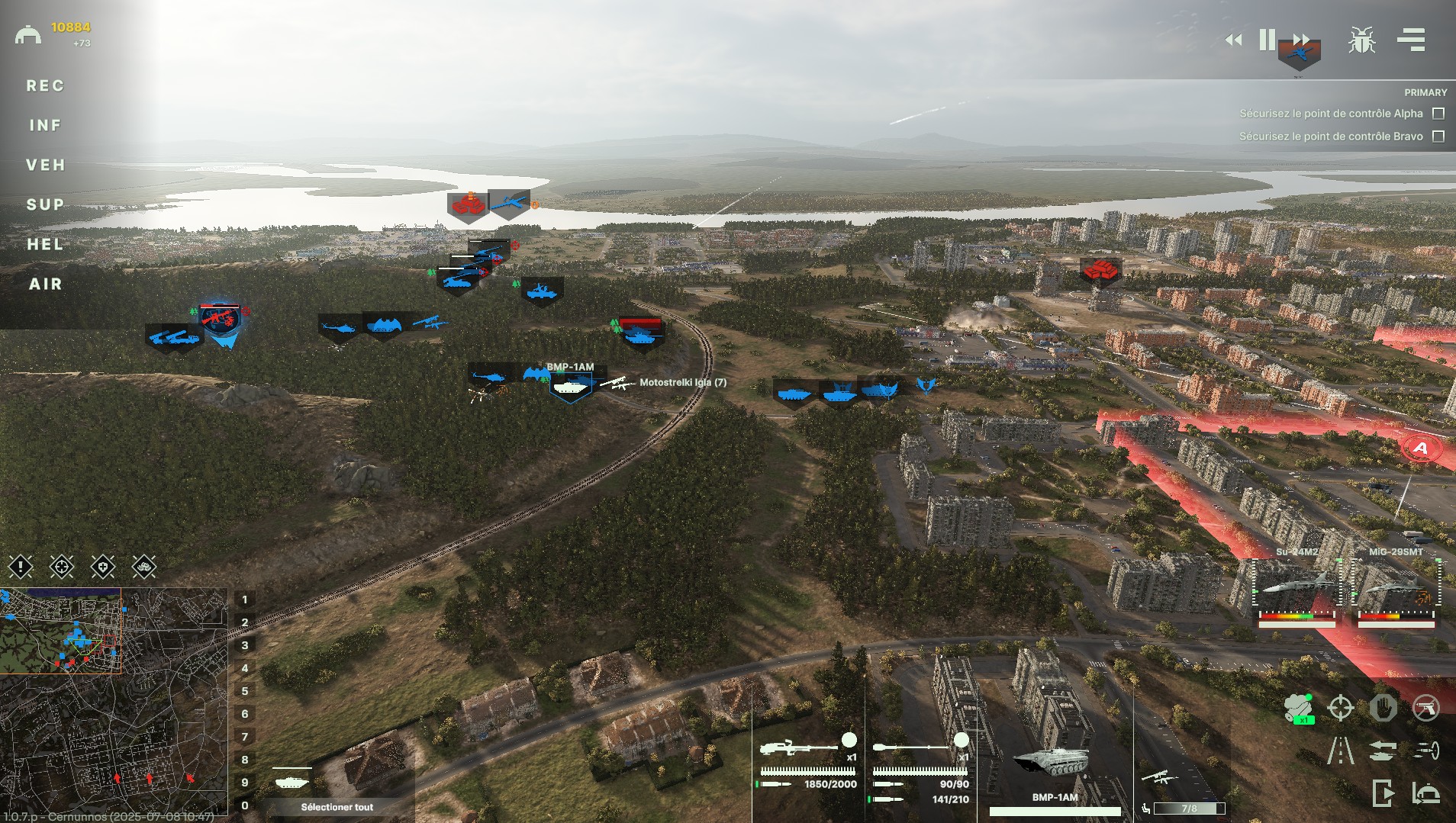Select control group 1

pyautogui.click(x=245, y=600)
